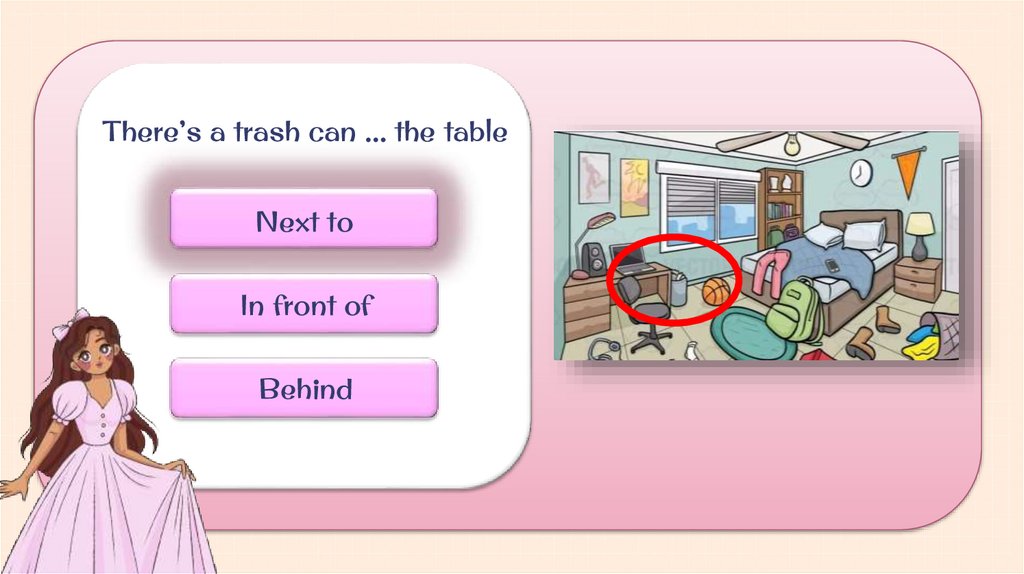The width and height of the screenshot is (1024, 574).
Task: Select the "In front of" answer
Action: (304, 305)
